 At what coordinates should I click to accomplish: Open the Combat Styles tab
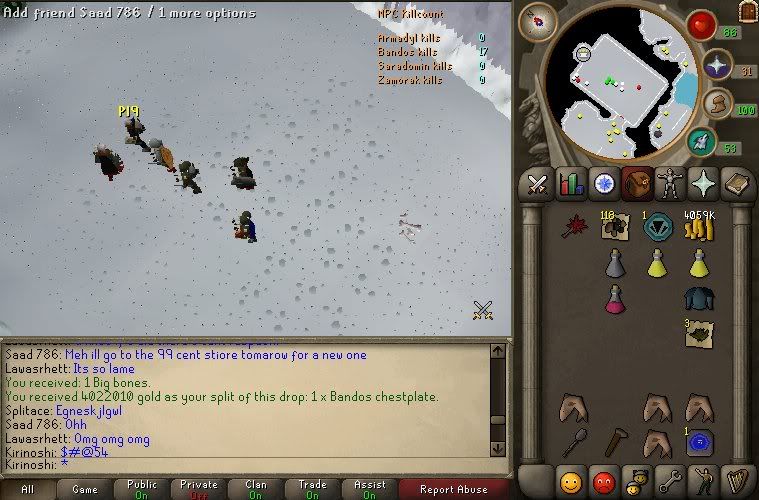pos(538,183)
